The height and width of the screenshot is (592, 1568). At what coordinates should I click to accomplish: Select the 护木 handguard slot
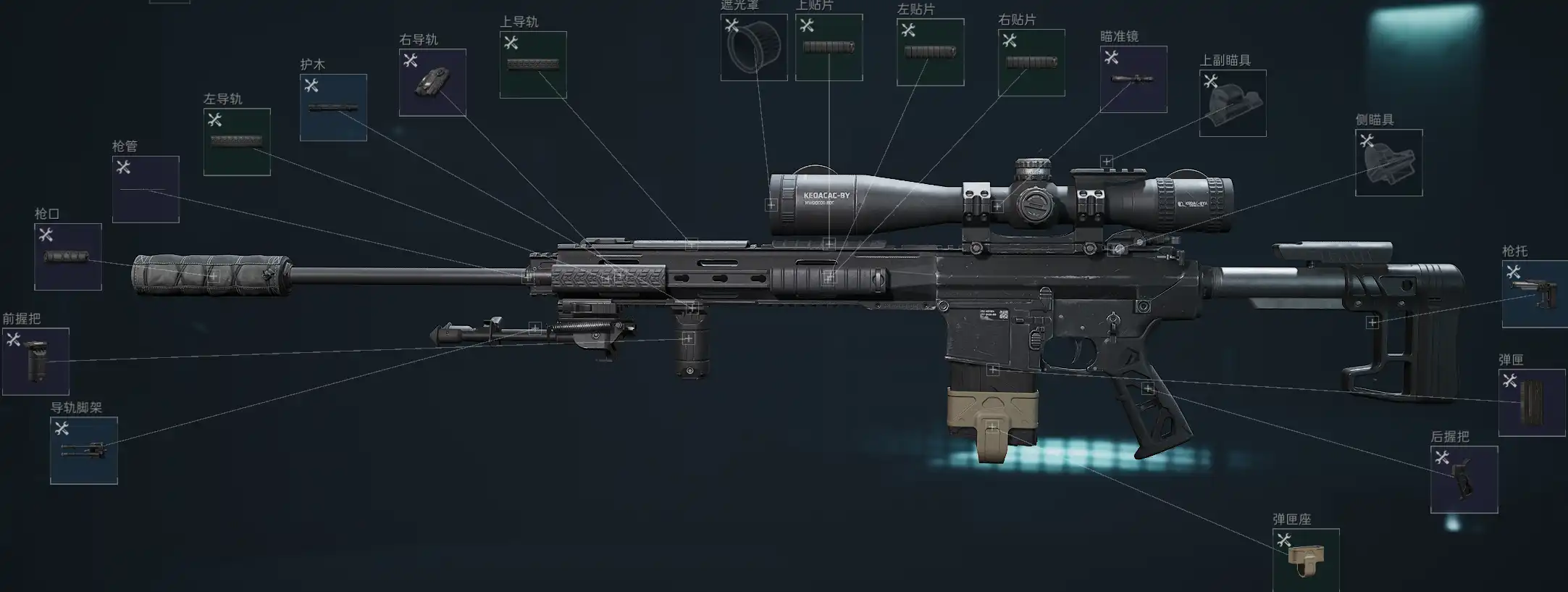point(333,107)
